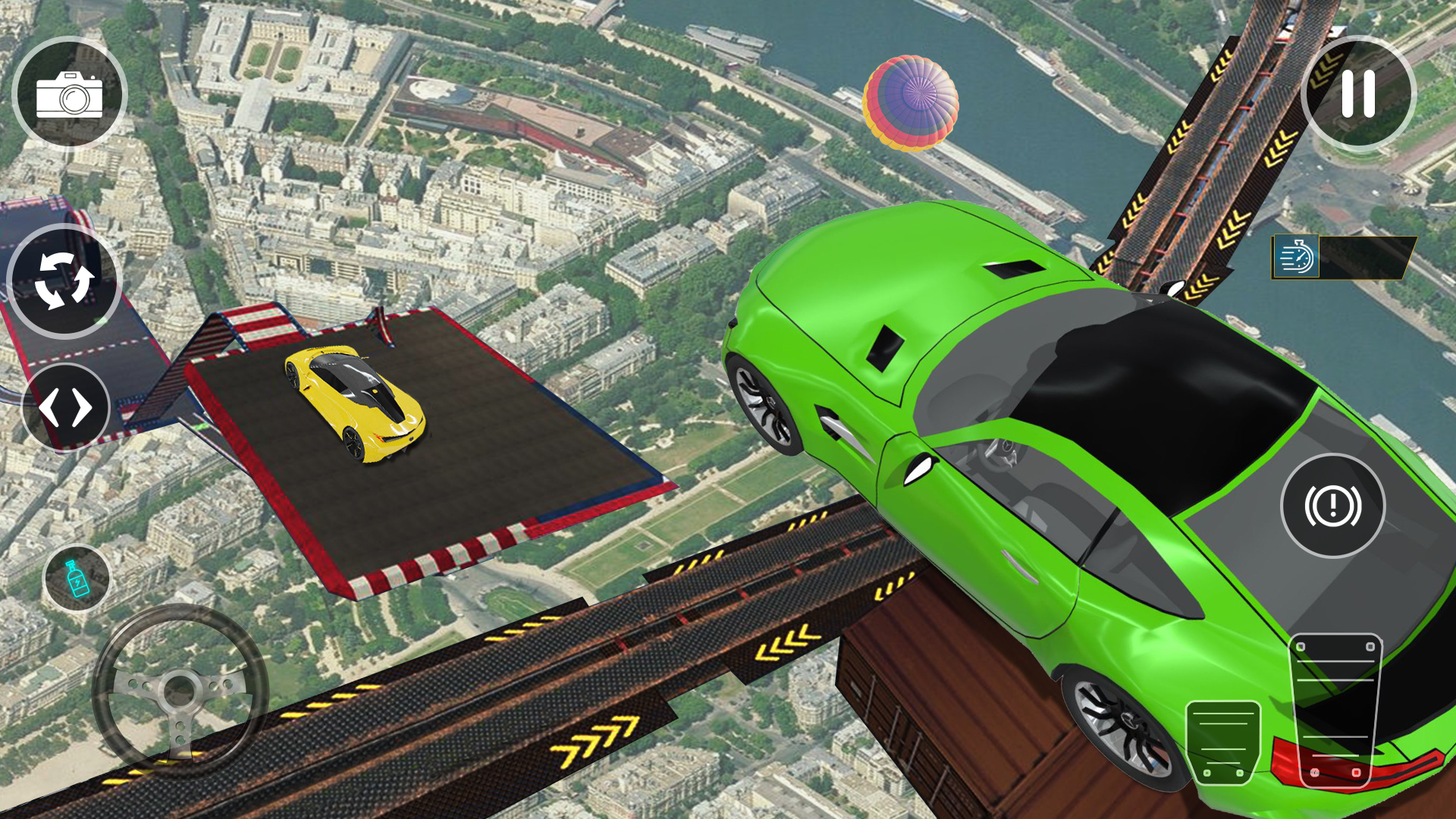1456x819 pixels.
Task: Pause the game with the pause icon
Action: coord(1357,93)
